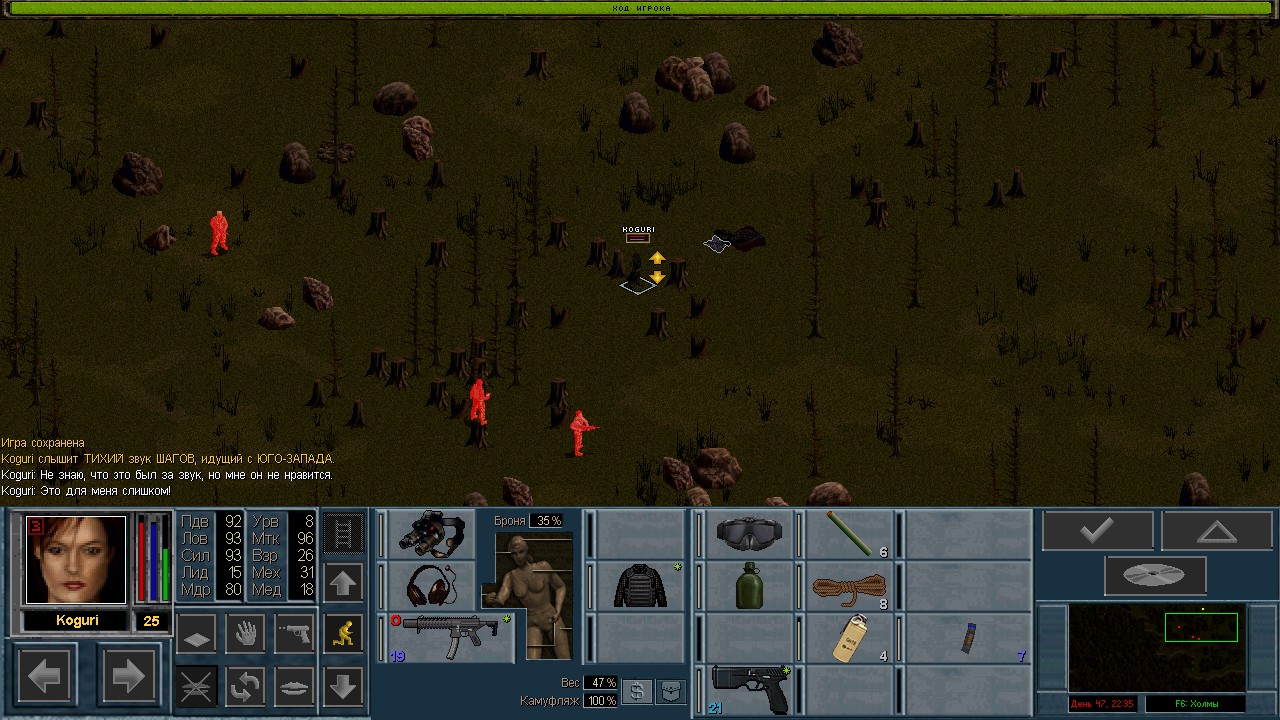The width and height of the screenshot is (1280, 720).
Task: Select the headphones slot
Action: click(x=430, y=585)
